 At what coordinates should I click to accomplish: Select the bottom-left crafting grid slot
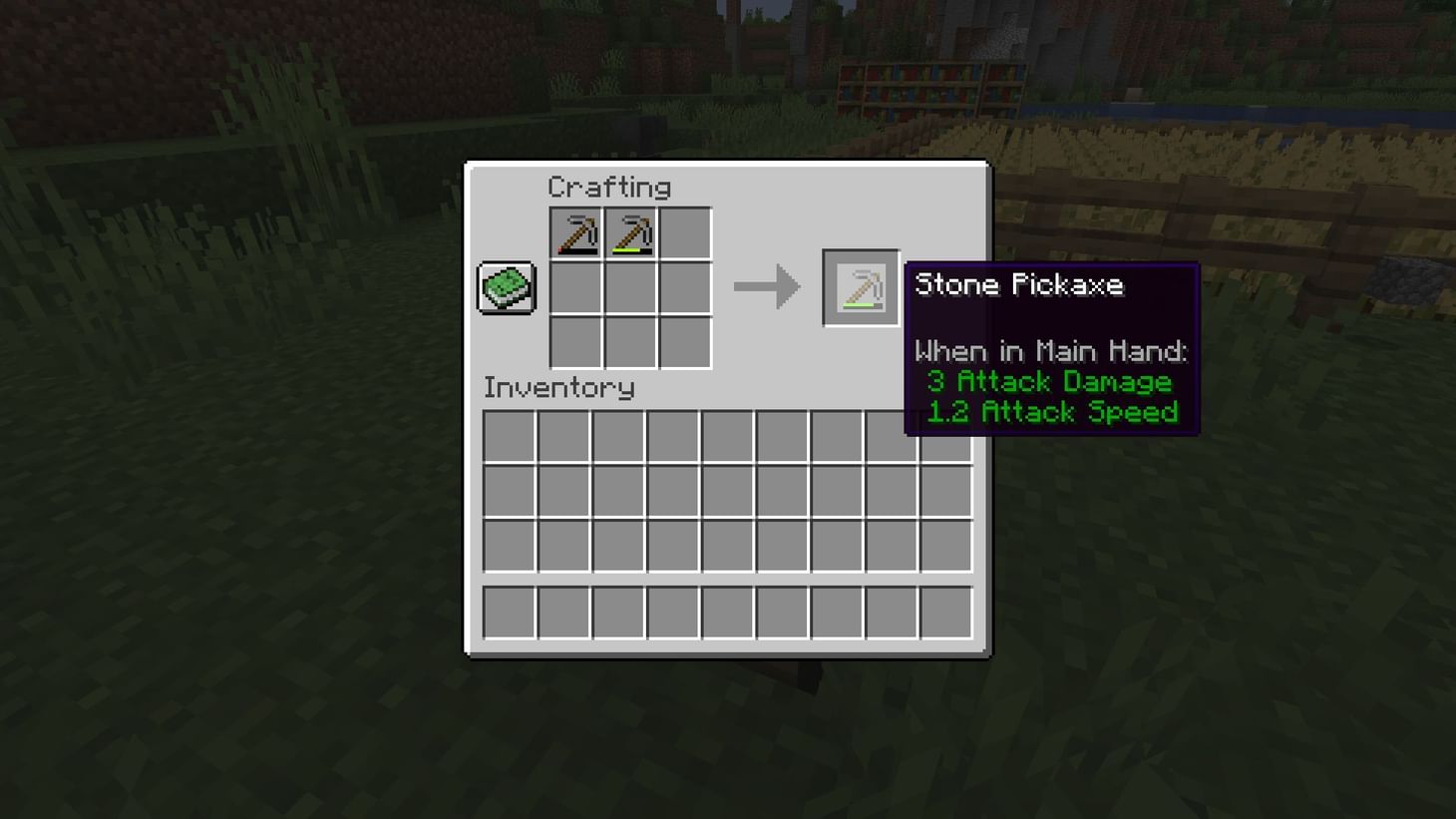pyautogui.click(x=576, y=343)
